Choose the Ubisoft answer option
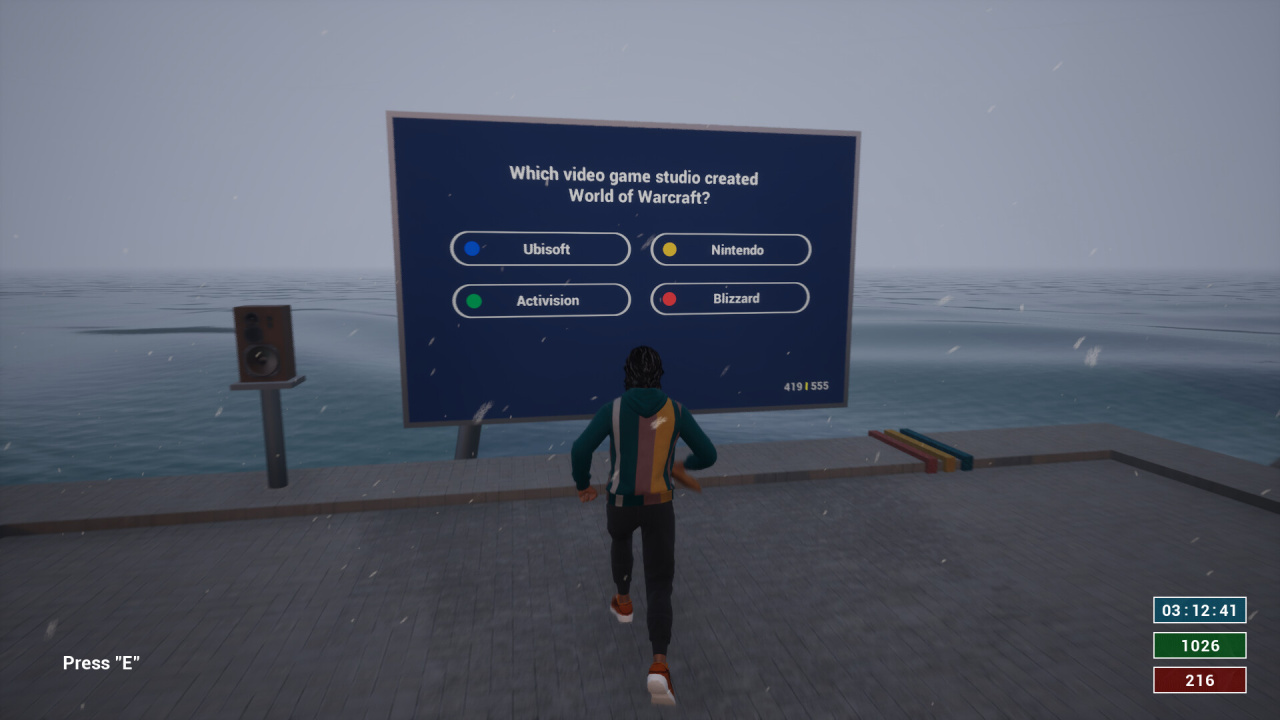 tap(540, 249)
